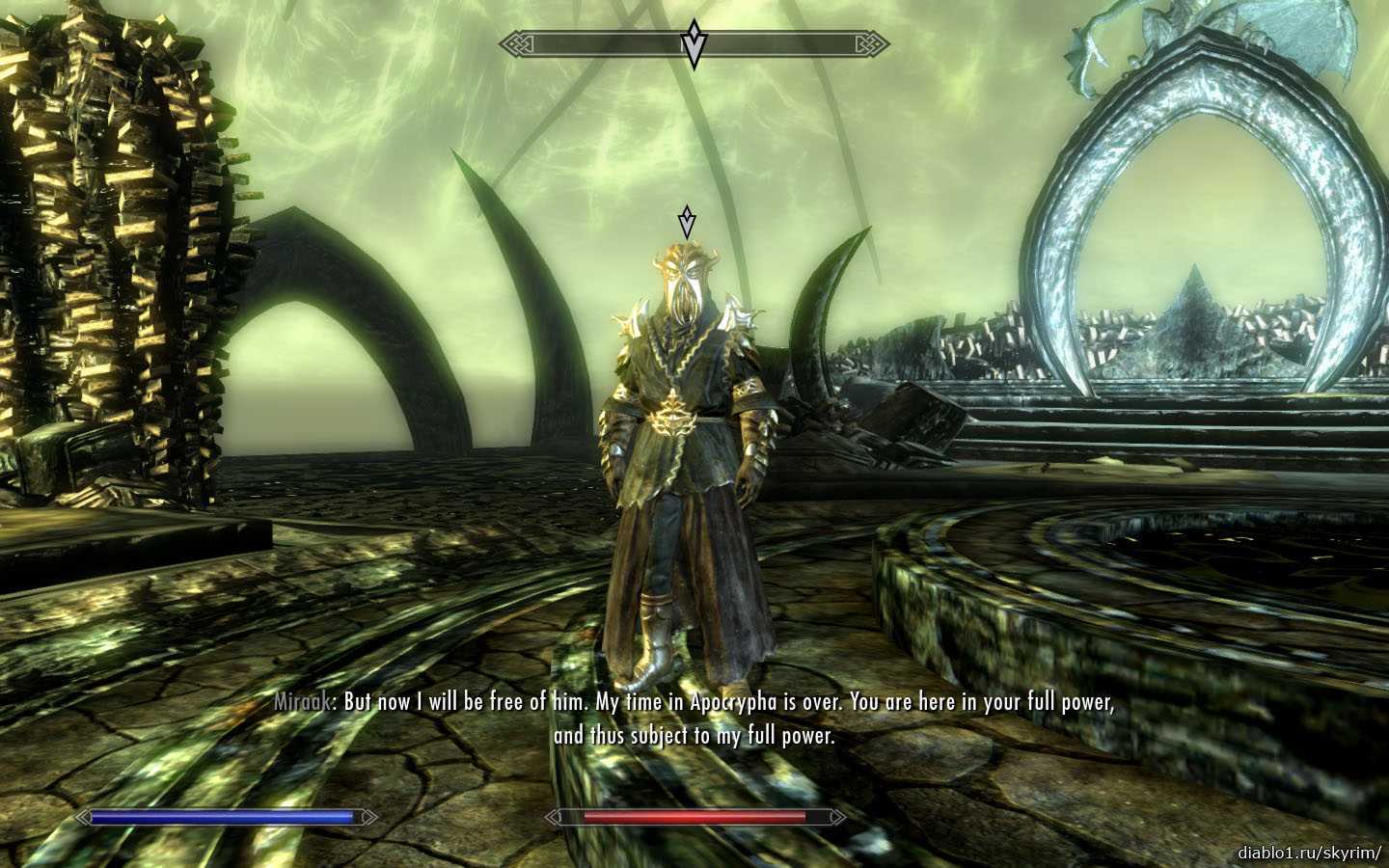Select the quest marker on the compass

pyautogui.click(x=693, y=44)
